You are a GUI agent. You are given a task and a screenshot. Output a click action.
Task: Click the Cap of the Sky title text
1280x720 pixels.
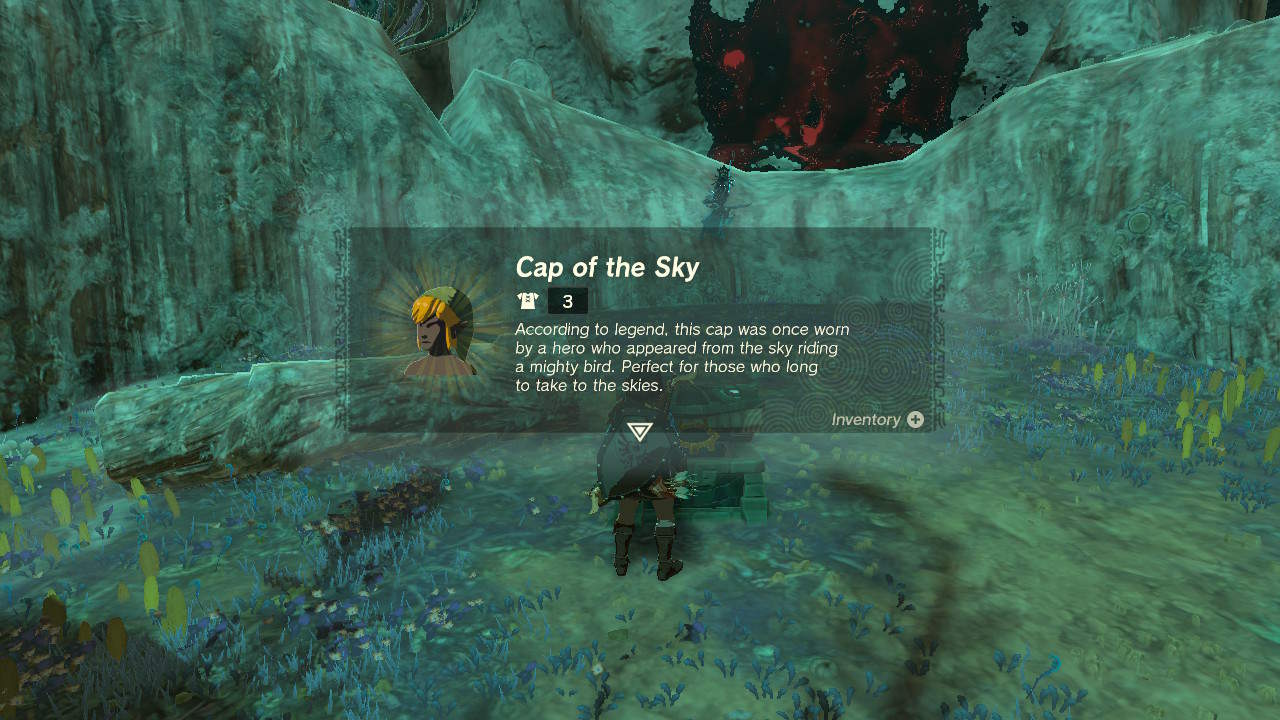pos(607,268)
